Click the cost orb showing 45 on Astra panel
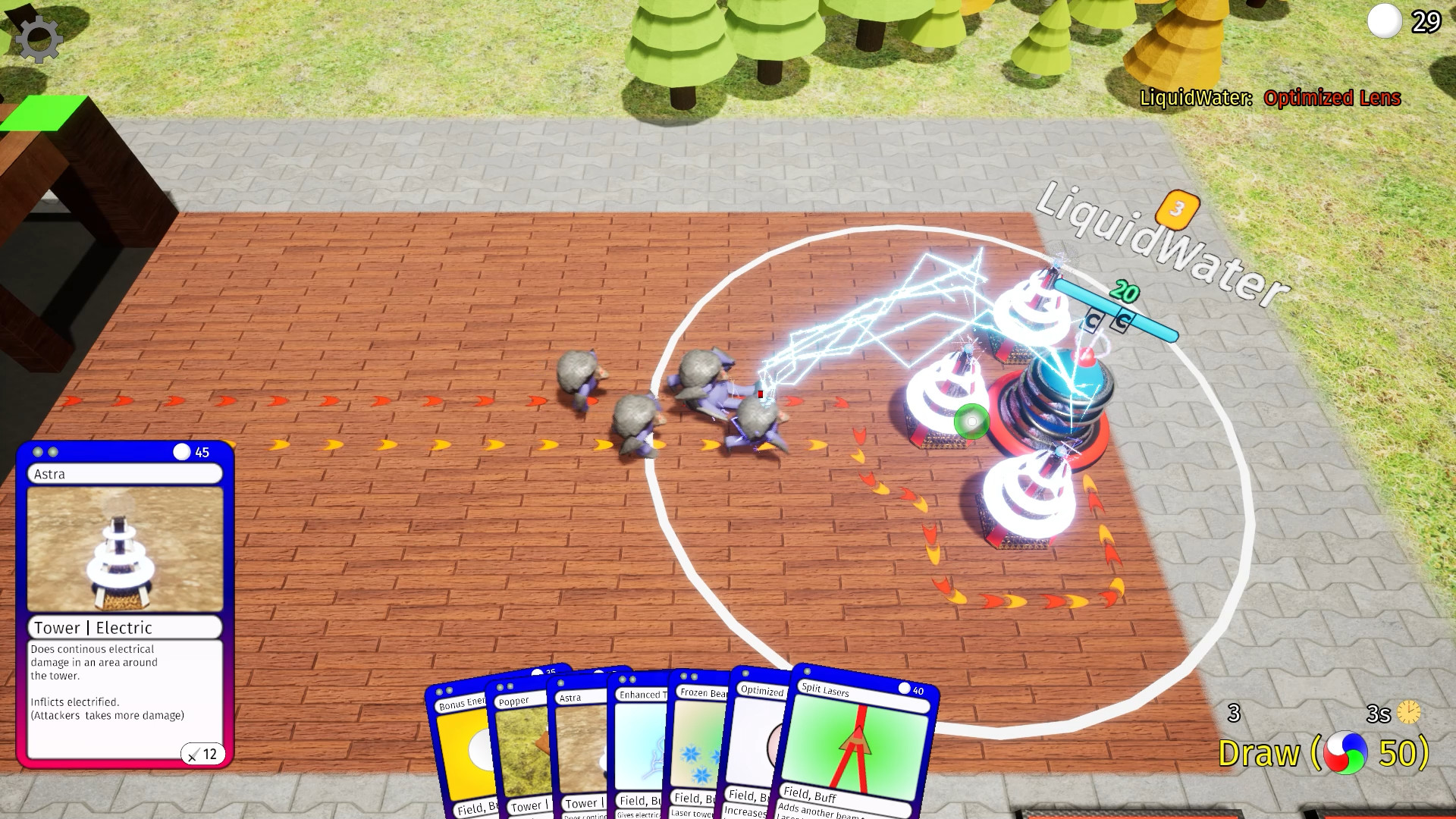 pyautogui.click(x=180, y=452)
